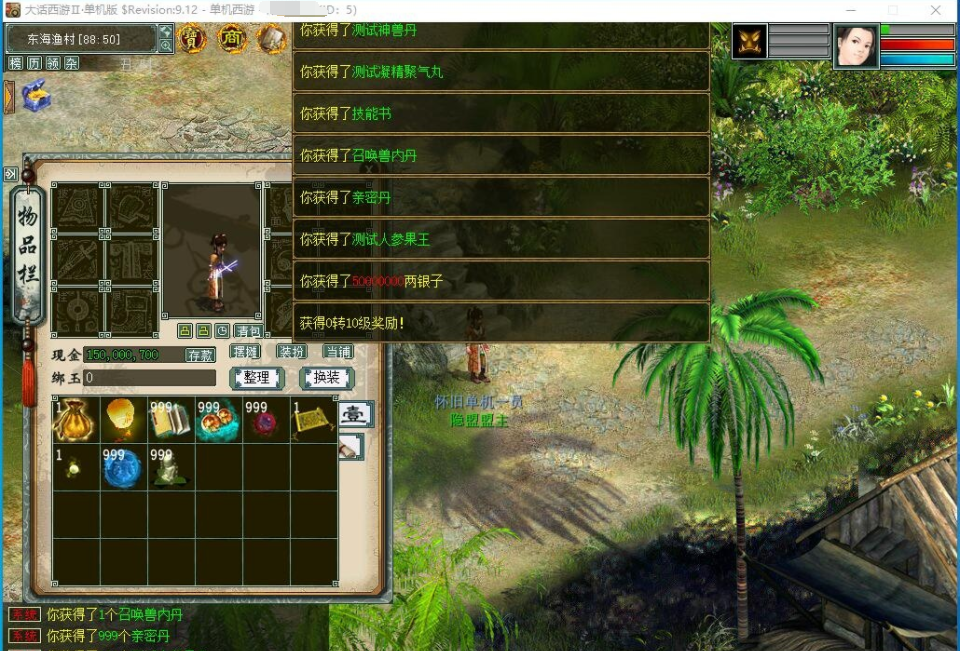Switch to inventory page 壹 tab
960x651 pixels.
(x=356, y=414)
